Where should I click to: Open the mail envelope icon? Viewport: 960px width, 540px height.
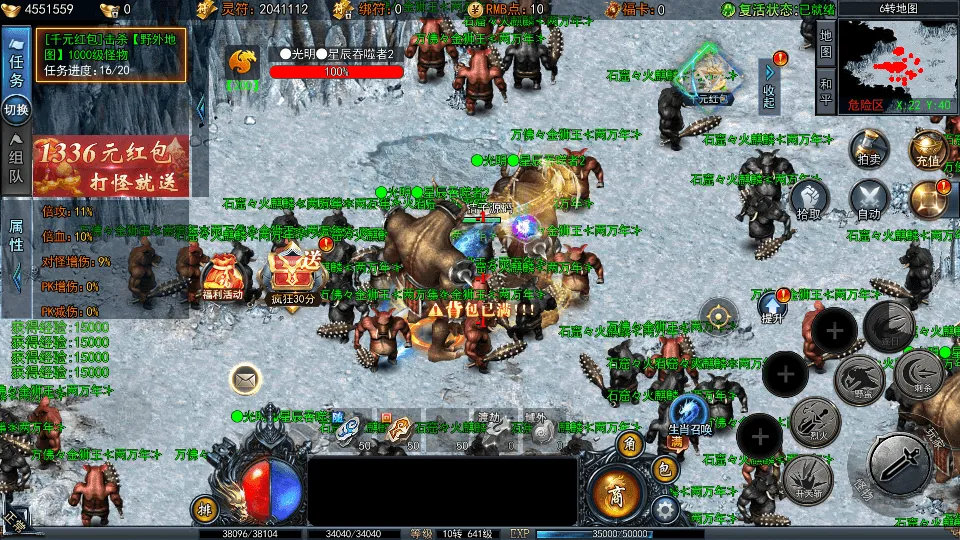pyautogui.click(x=245, y=379)
